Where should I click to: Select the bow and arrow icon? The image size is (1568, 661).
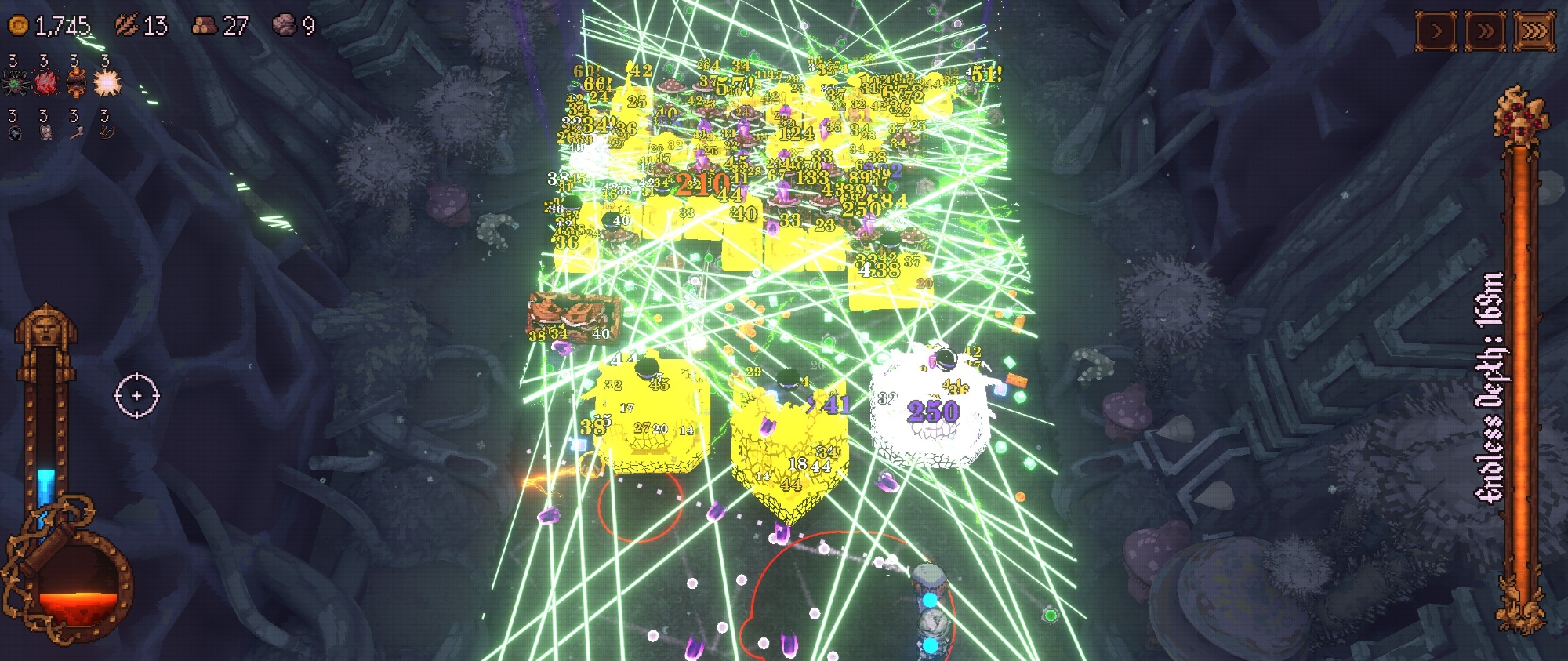106,133
